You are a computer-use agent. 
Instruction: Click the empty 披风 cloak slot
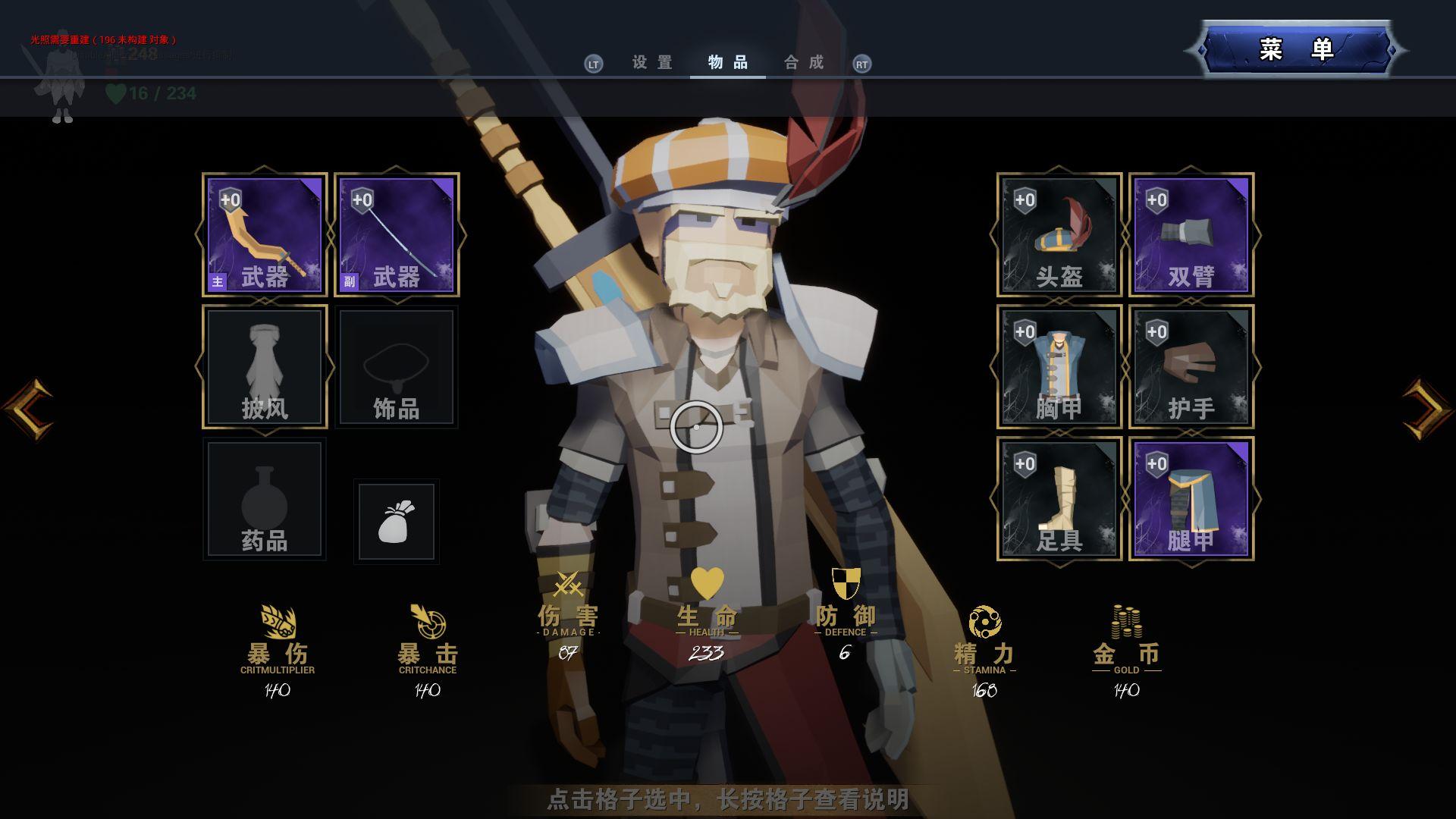(x=265, y=367)
